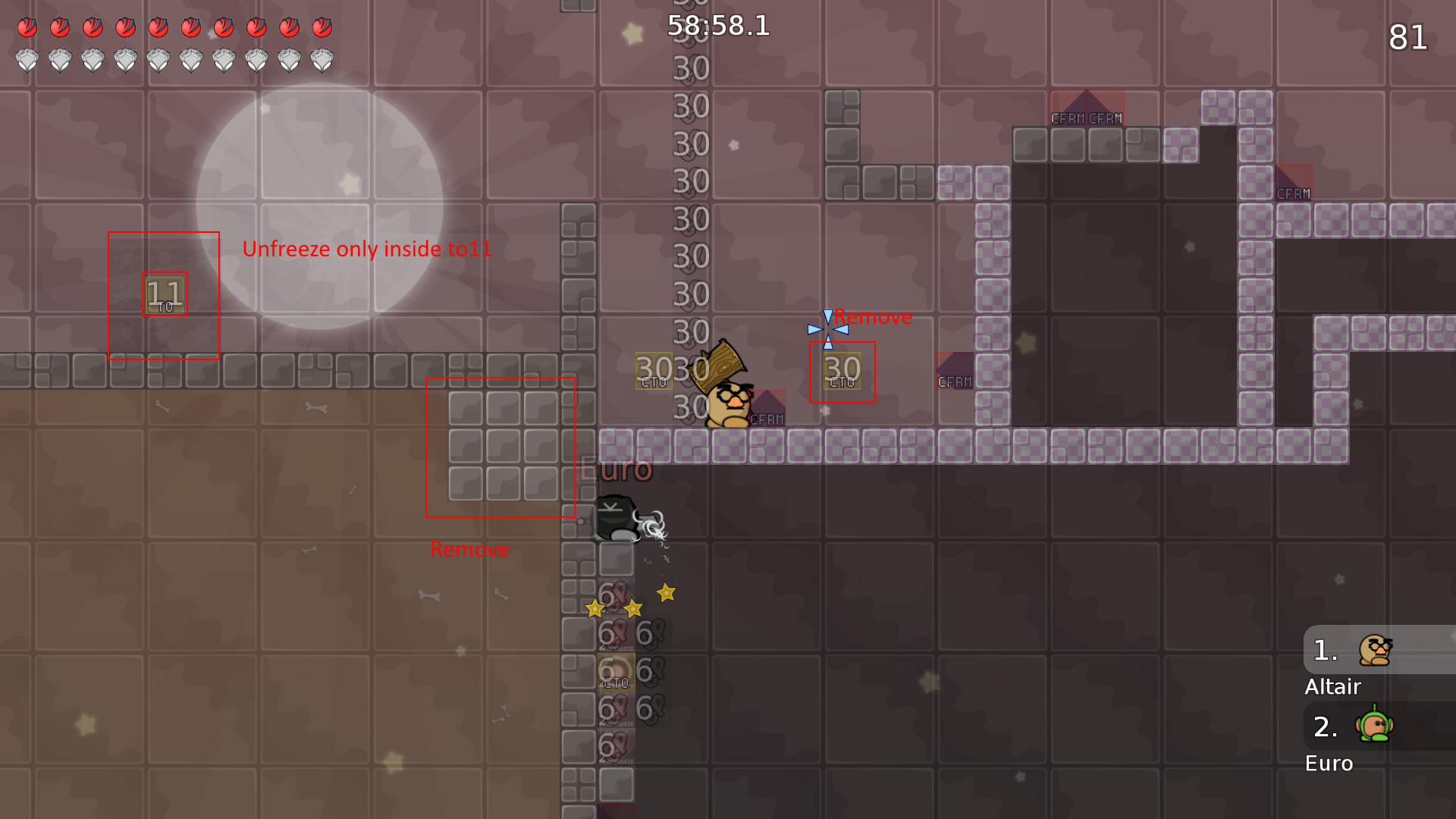
Task: Toggle the first red heart indicator
Action: pos(28,27)
